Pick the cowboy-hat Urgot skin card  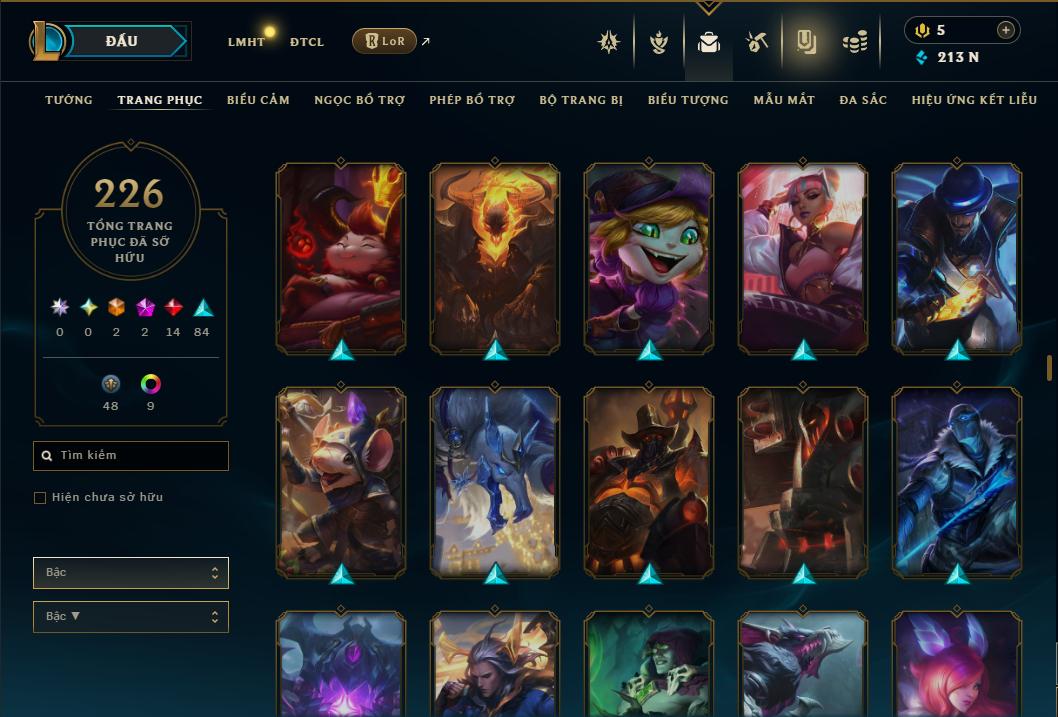click(649, 481)
